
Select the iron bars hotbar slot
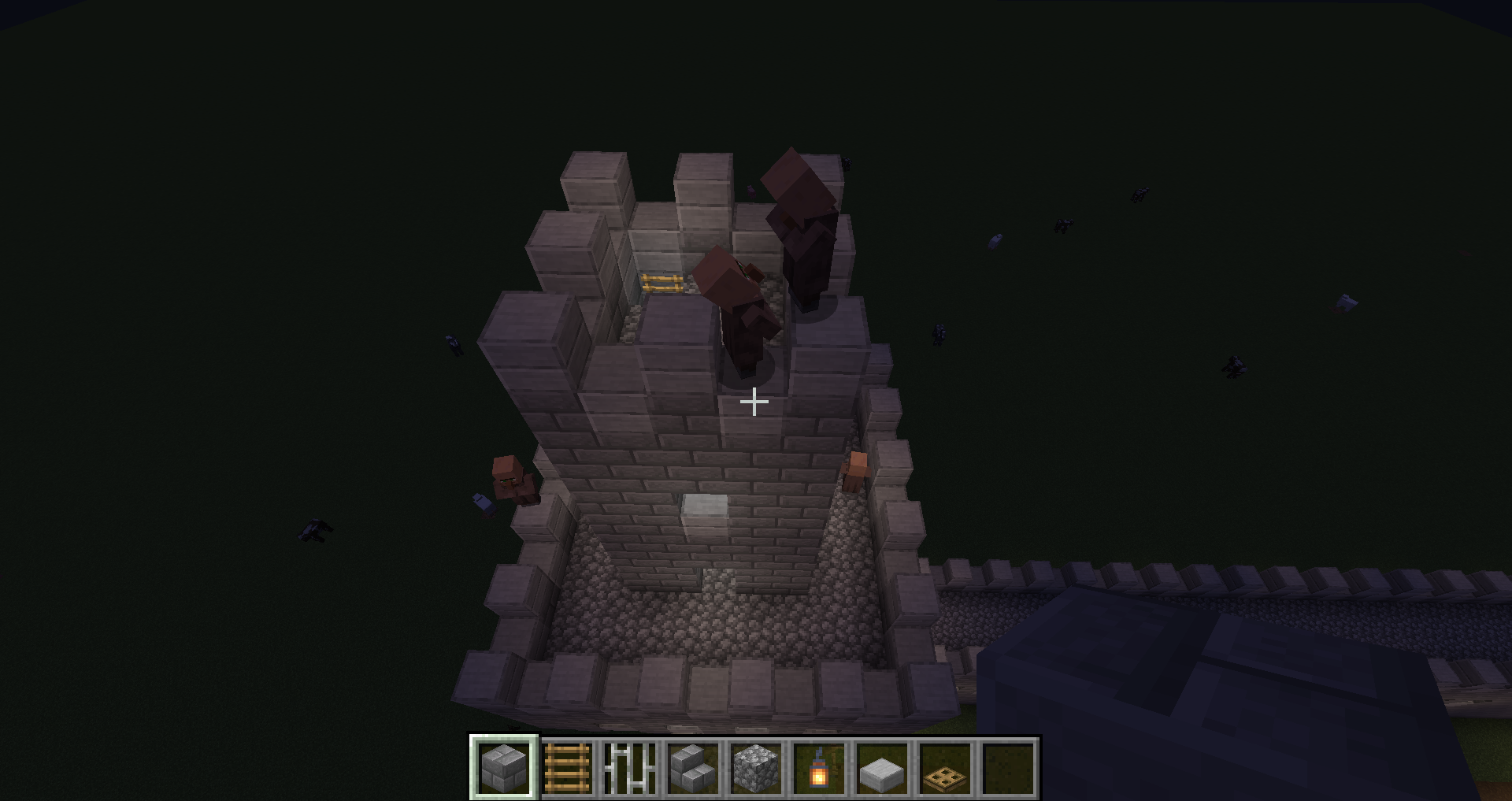pos(630,768)
